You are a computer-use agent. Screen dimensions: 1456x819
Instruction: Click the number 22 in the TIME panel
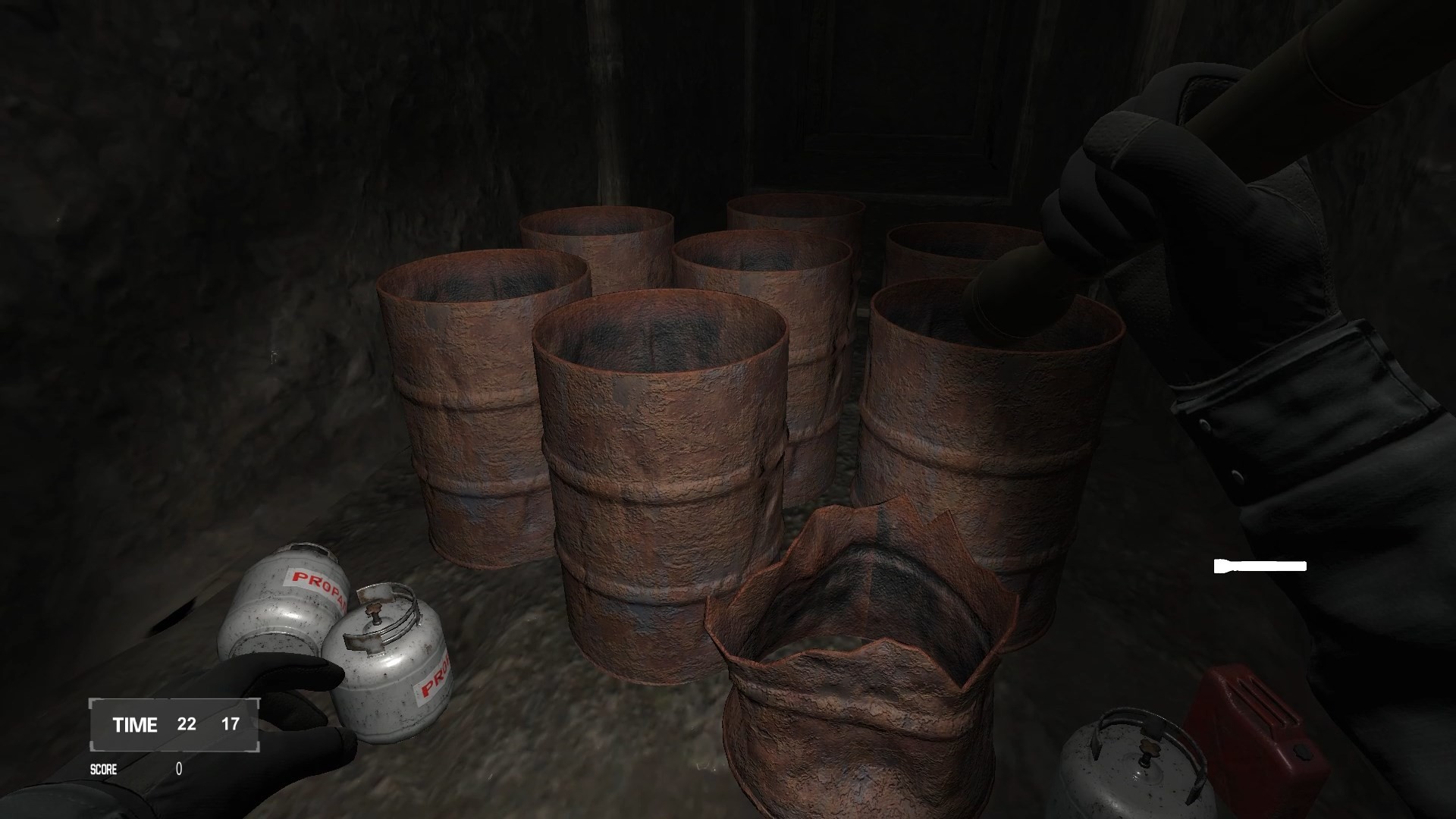point(186,724)
